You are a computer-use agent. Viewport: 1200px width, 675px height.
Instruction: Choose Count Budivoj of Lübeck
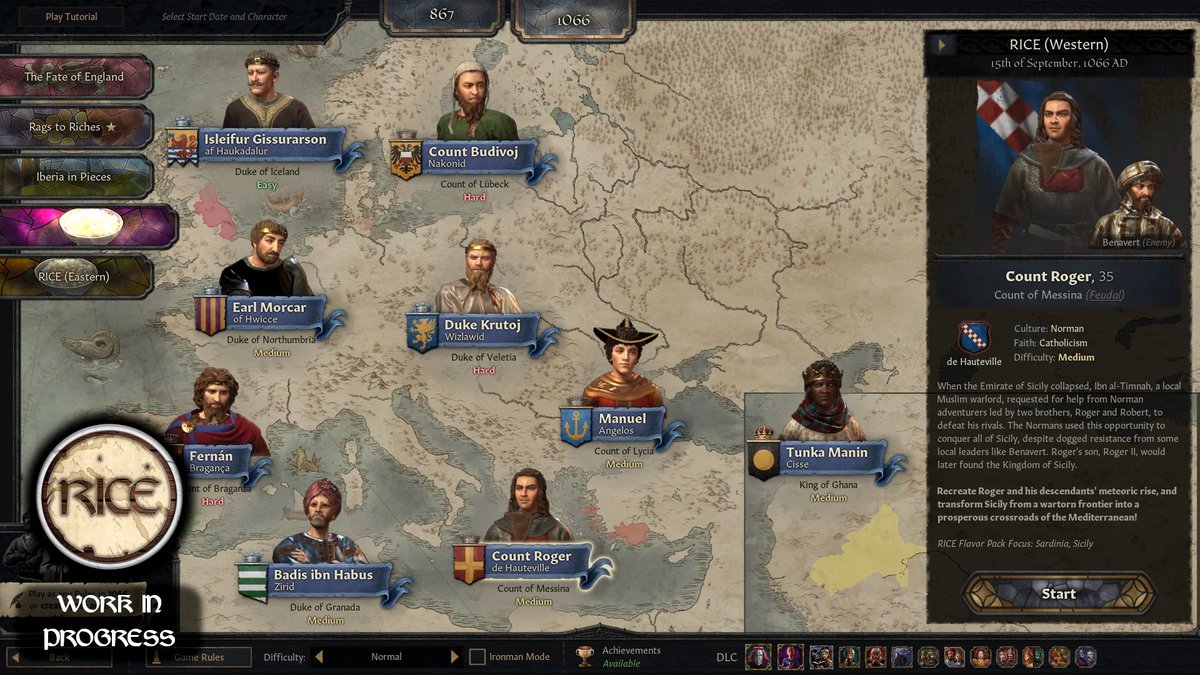476,153
